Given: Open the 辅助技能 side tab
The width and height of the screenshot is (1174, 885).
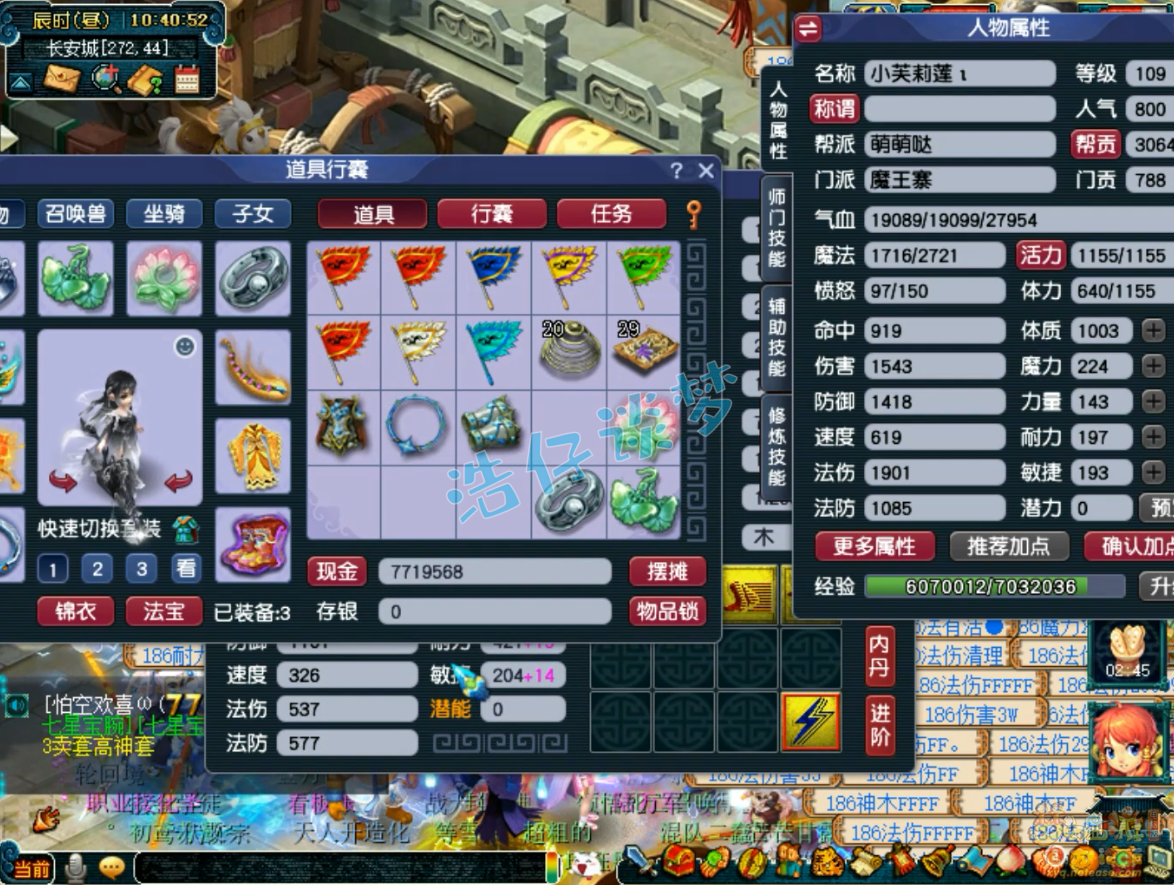Looking at the screenshot, I should (777, 335).
